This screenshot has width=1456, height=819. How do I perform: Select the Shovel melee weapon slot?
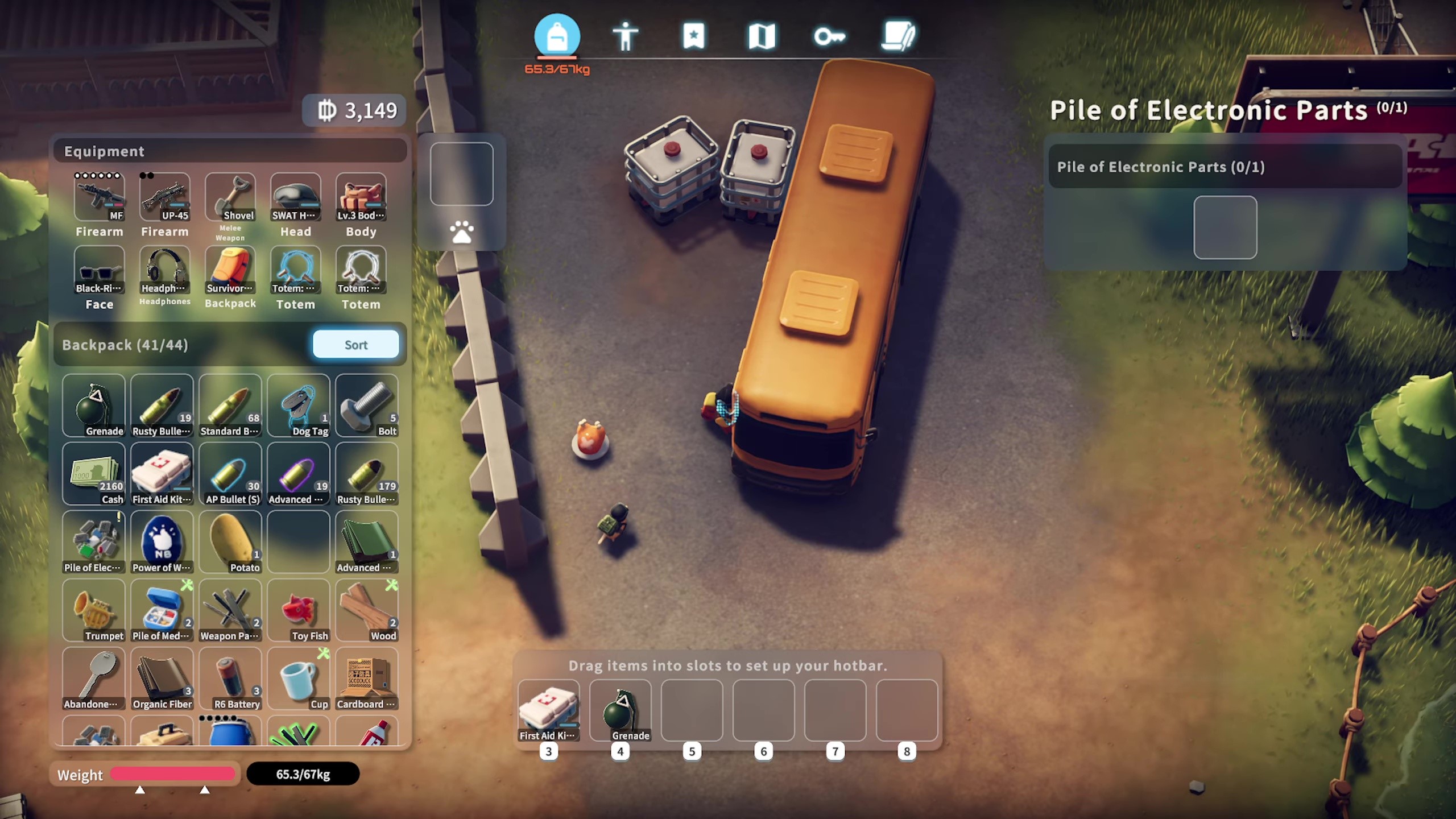click(x=230, y=197)
